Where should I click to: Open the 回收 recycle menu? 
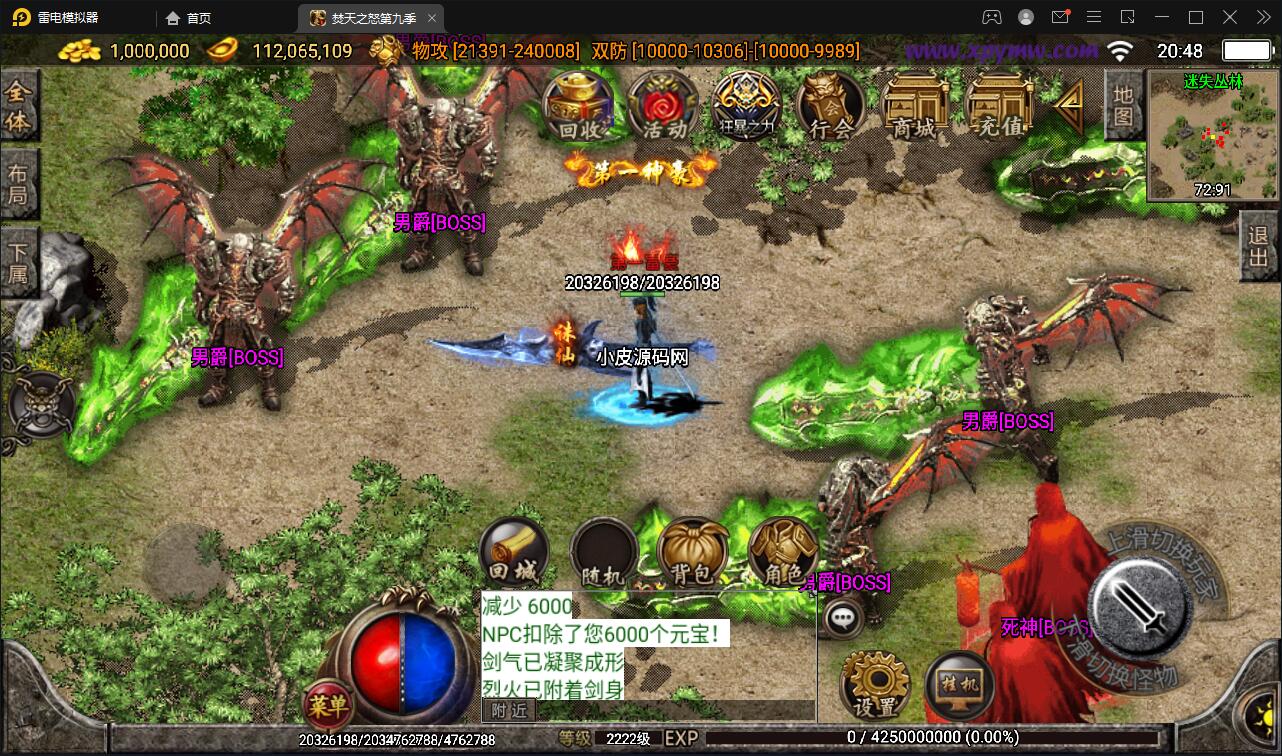(579, 106)
